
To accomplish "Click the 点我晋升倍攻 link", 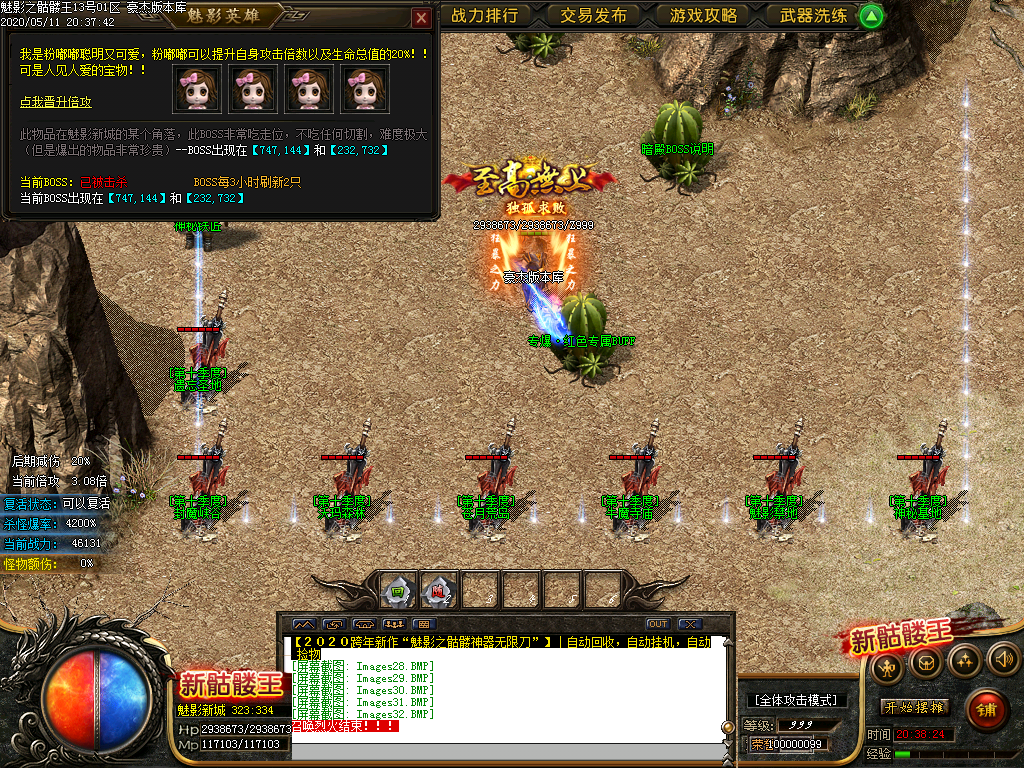I will pyautogui.click(x=56, y=102).
